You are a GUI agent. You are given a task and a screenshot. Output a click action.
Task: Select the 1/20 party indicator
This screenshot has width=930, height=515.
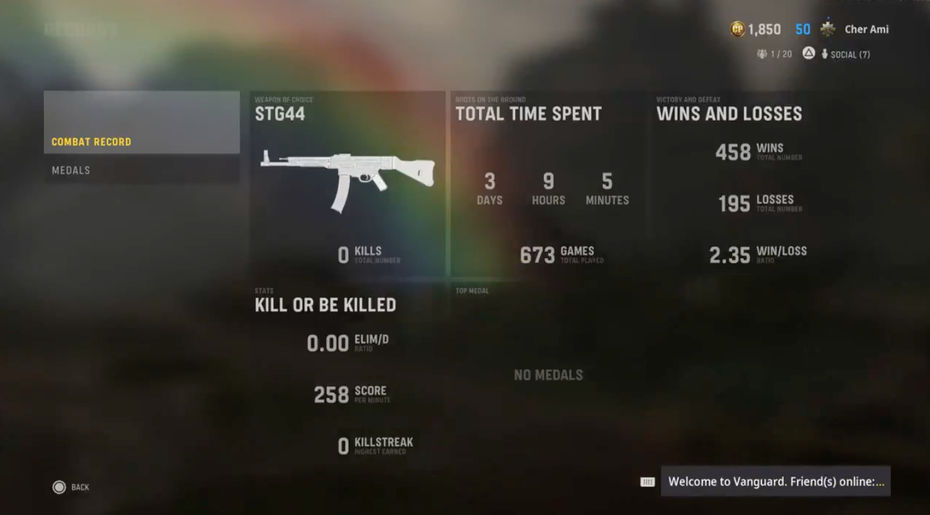pos(775,54)
